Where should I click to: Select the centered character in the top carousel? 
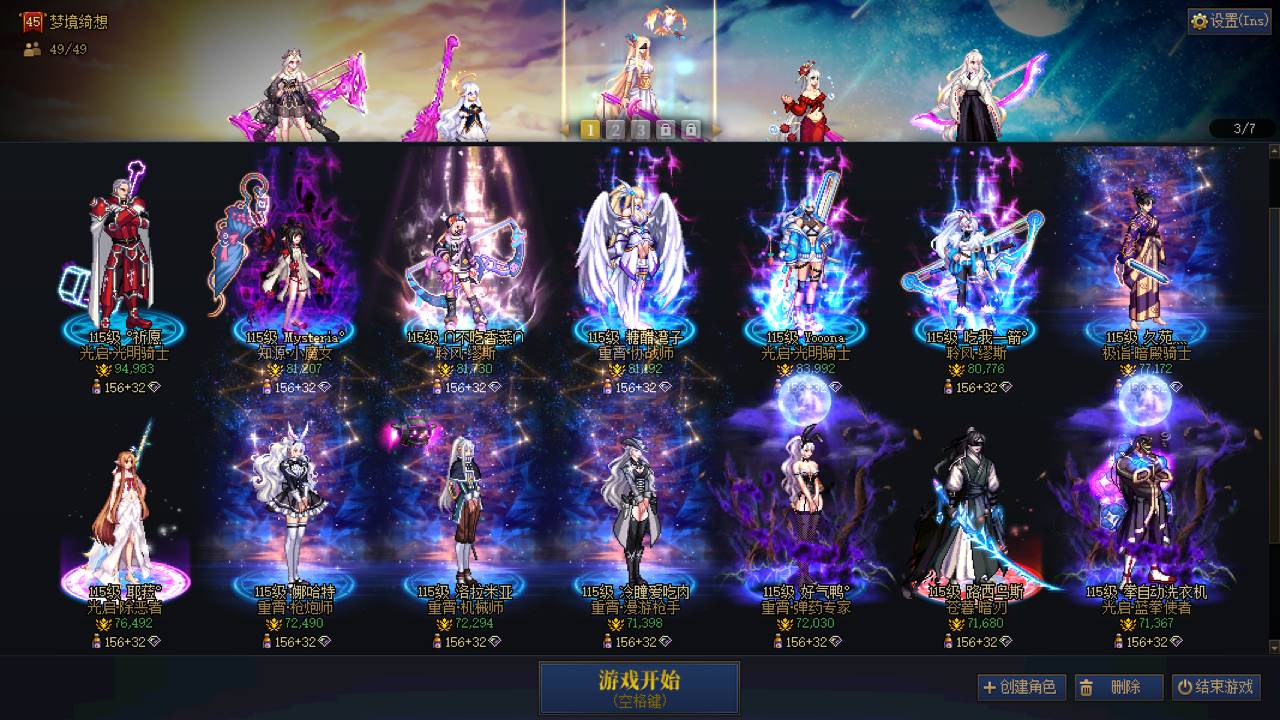coord(640,70)
